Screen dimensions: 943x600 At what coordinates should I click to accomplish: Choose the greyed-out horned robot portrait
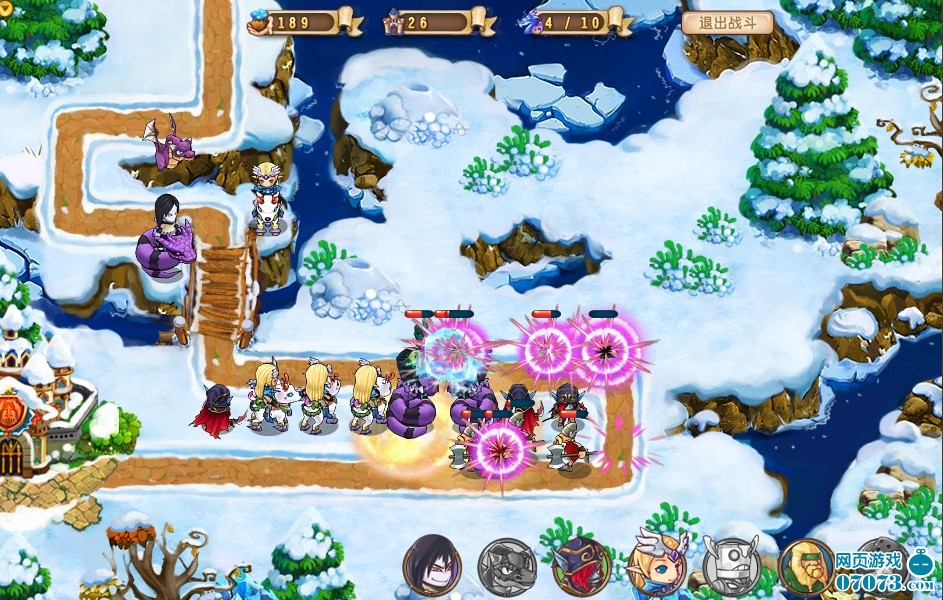click(x=731, y=567)
